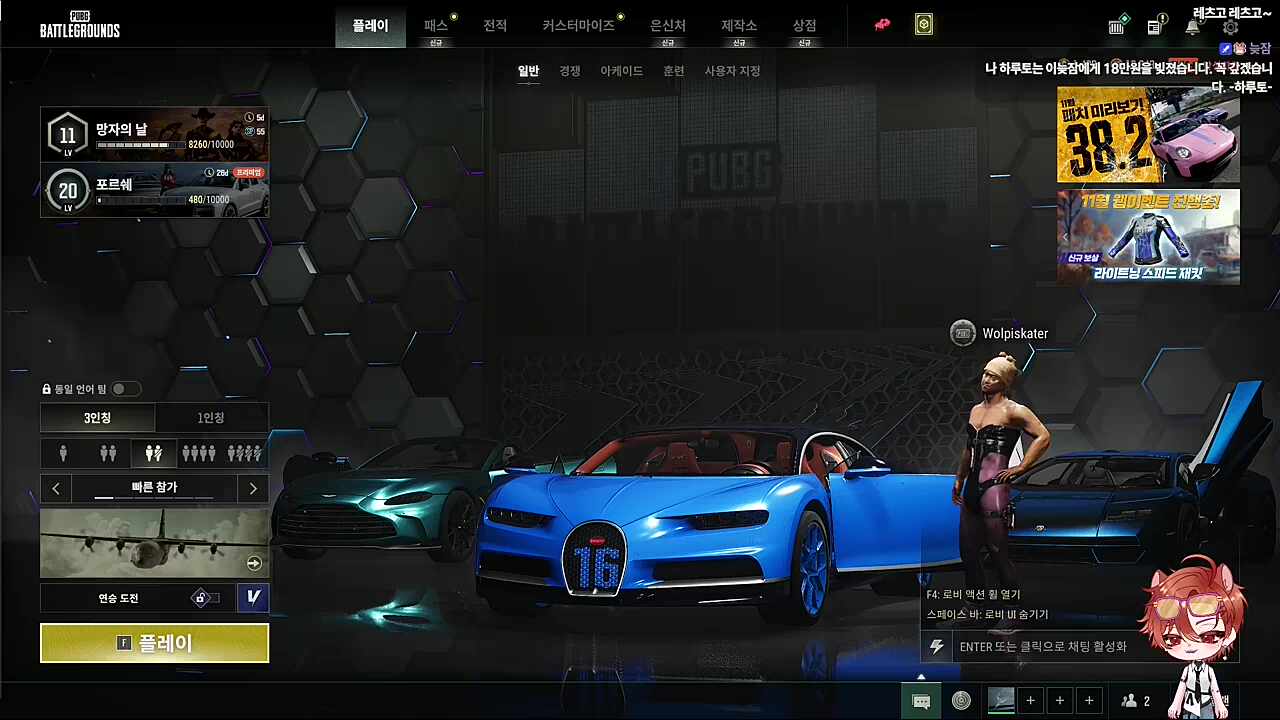
Task: Open 사용자 지정 (Custom match) mode
Action: tap(732, 71)
